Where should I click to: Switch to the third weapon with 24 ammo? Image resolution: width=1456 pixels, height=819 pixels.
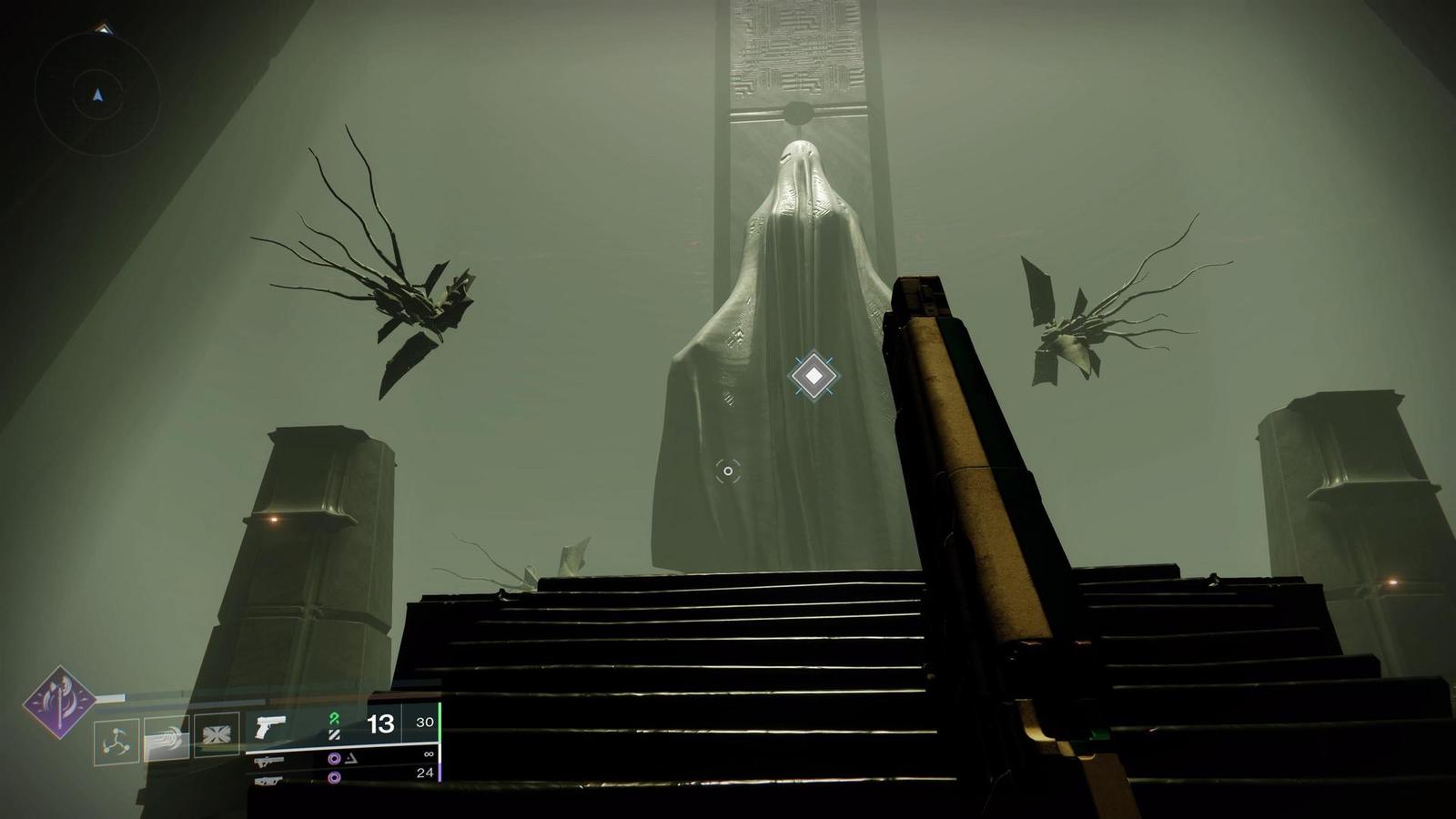pyautogui.click(x=269, y=781)
